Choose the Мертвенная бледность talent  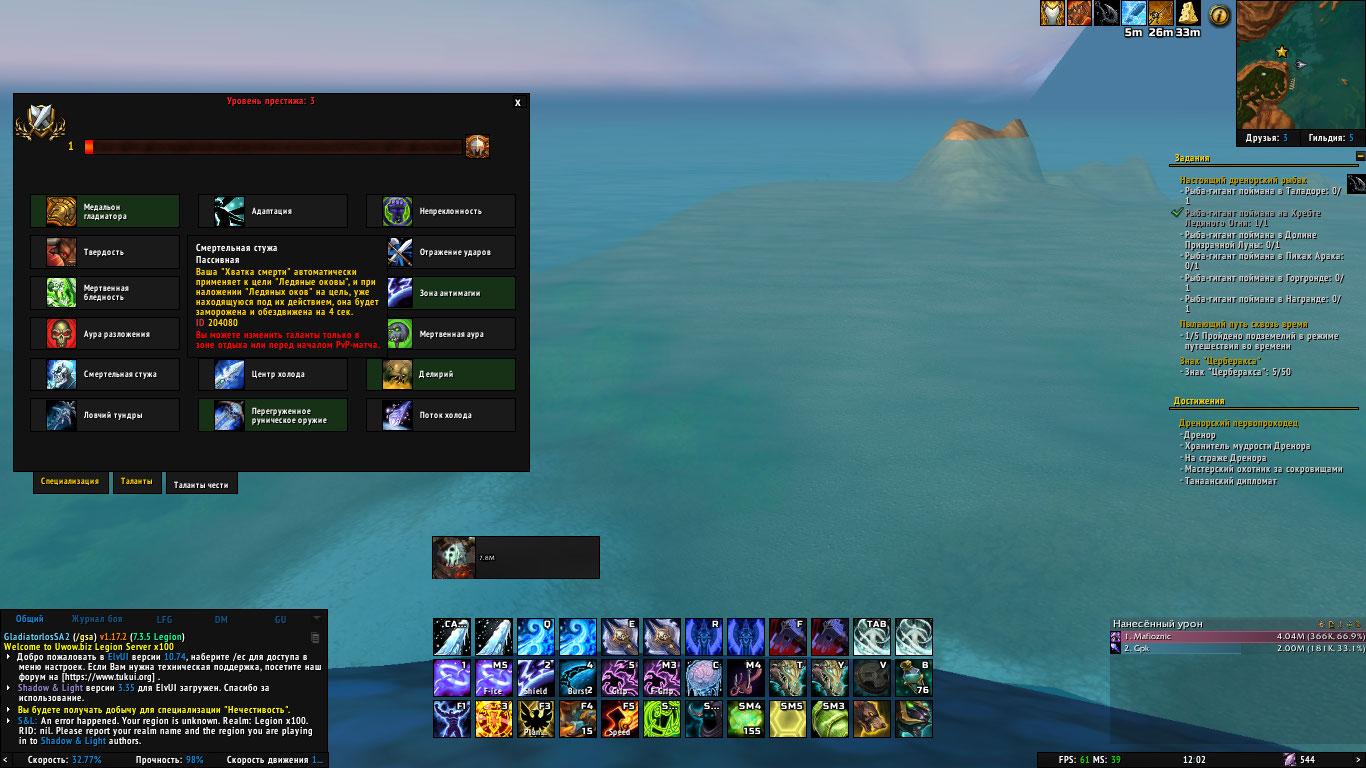[x=105, y=293]
